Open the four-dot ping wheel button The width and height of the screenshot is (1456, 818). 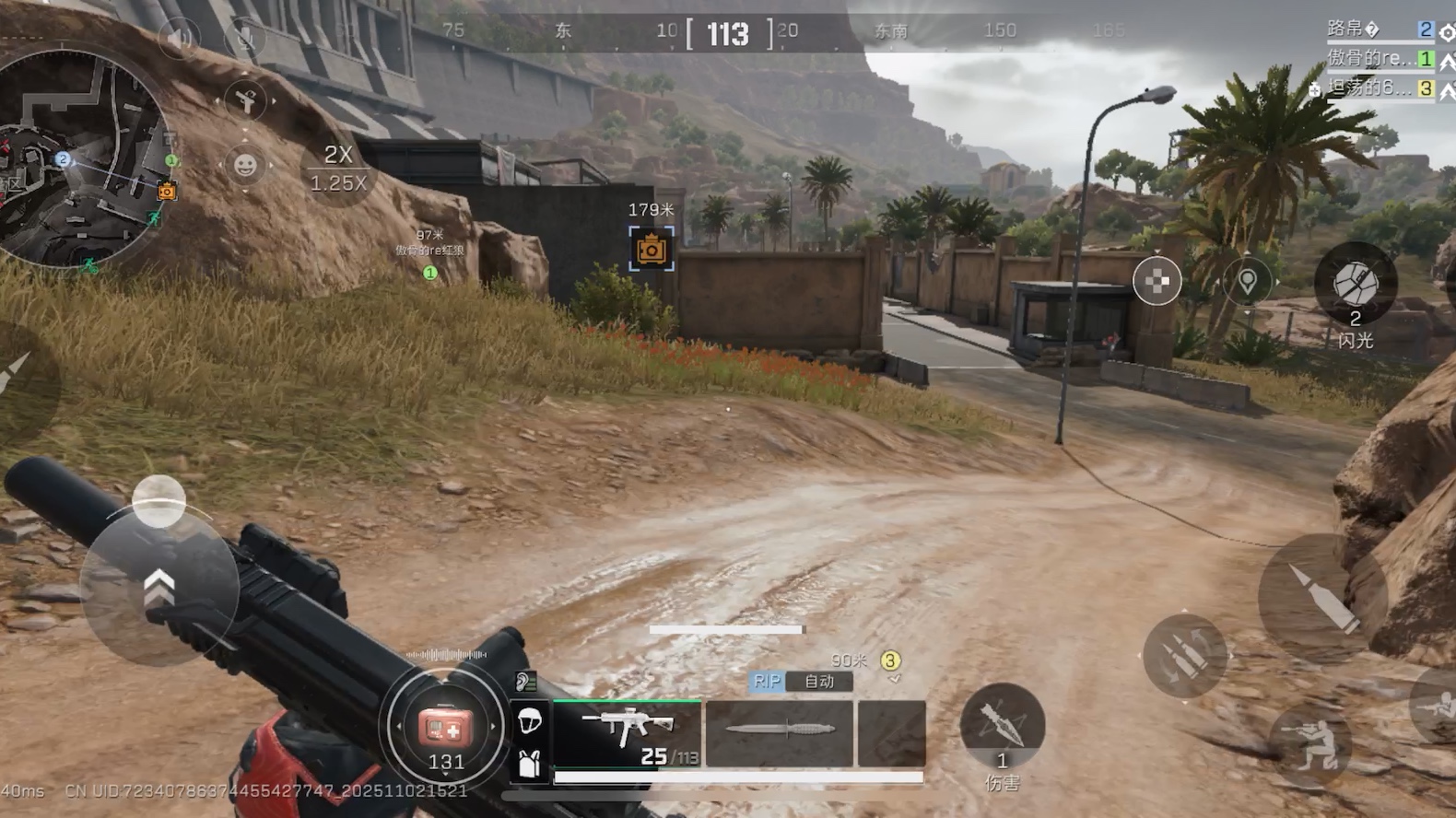(x=1157, y=282)
